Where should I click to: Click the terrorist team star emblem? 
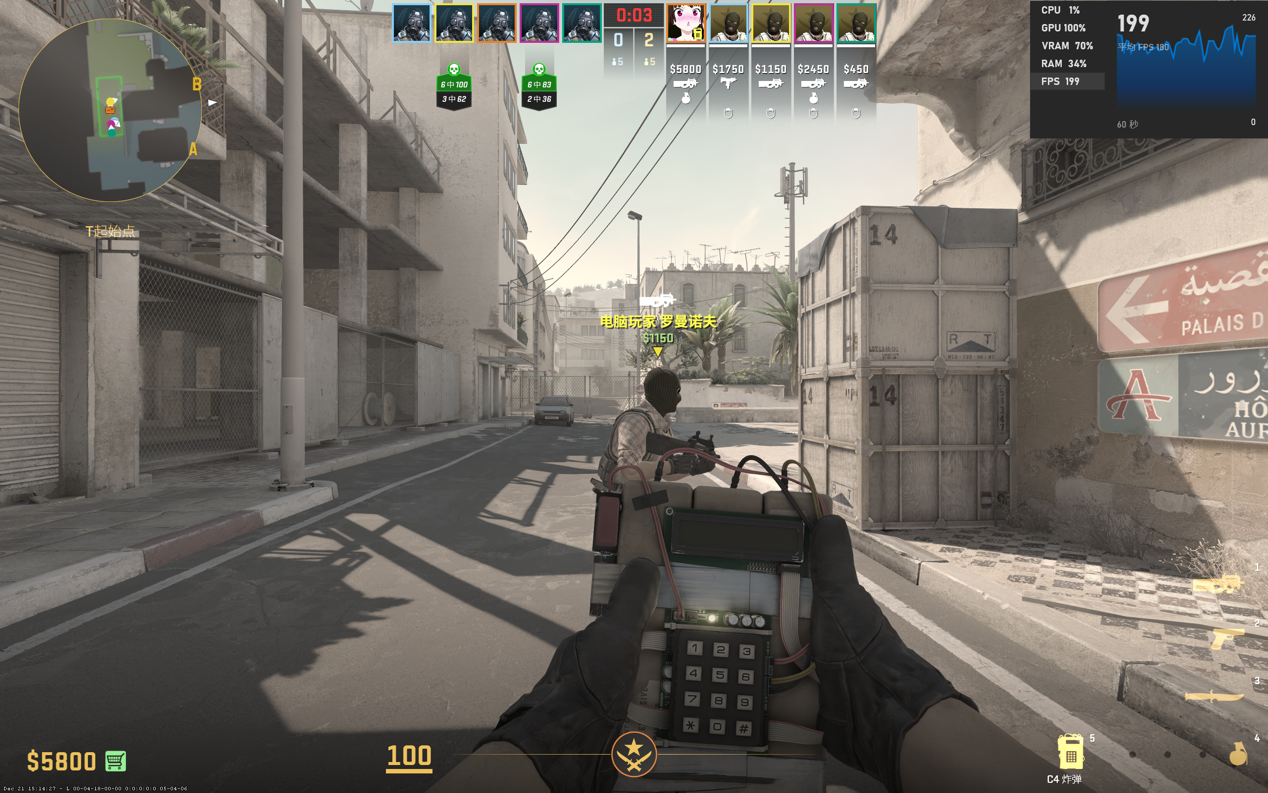click(x=634, y=754)
